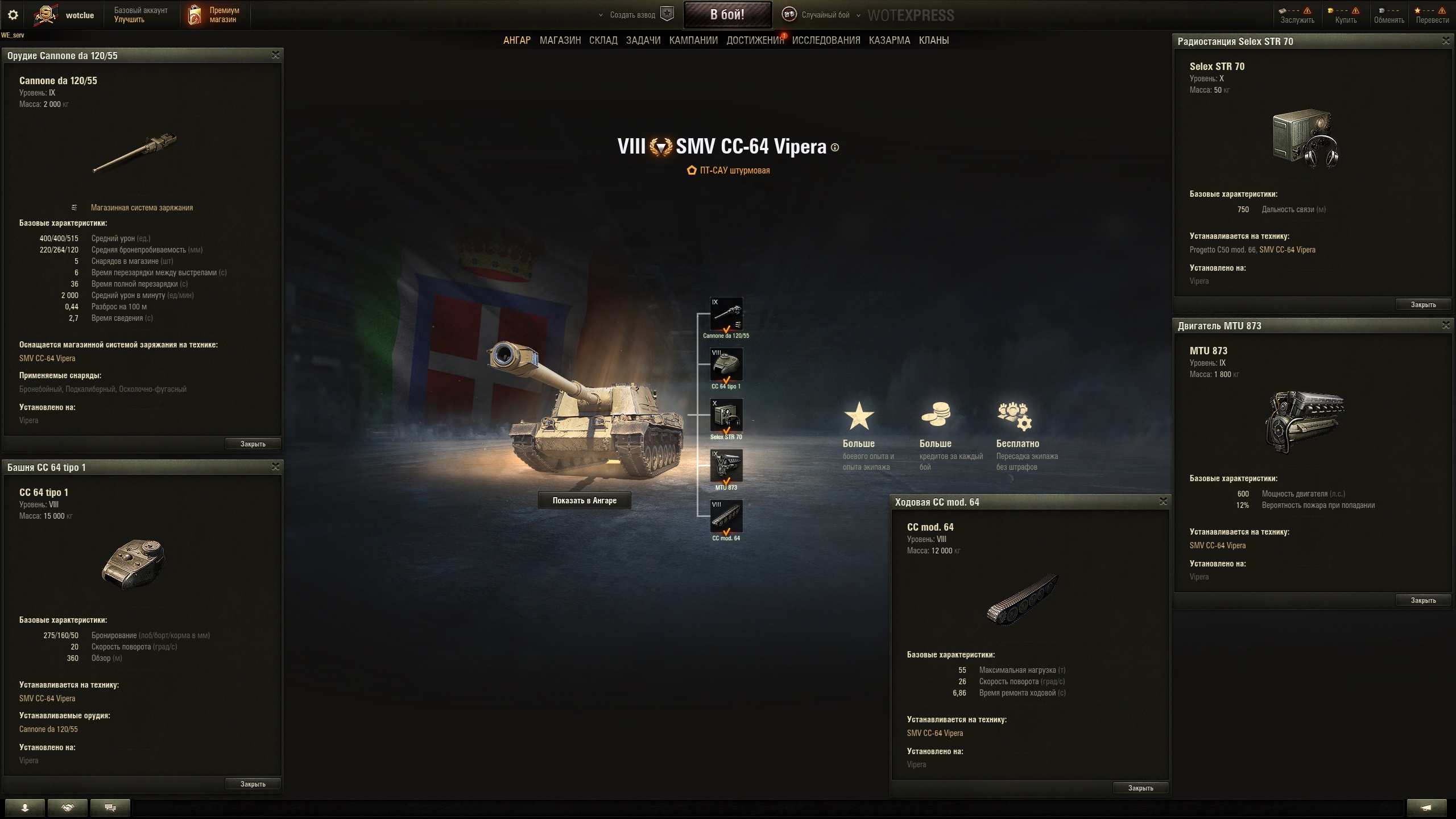Select the CC mod. 64 tracks module

[726, 516]
